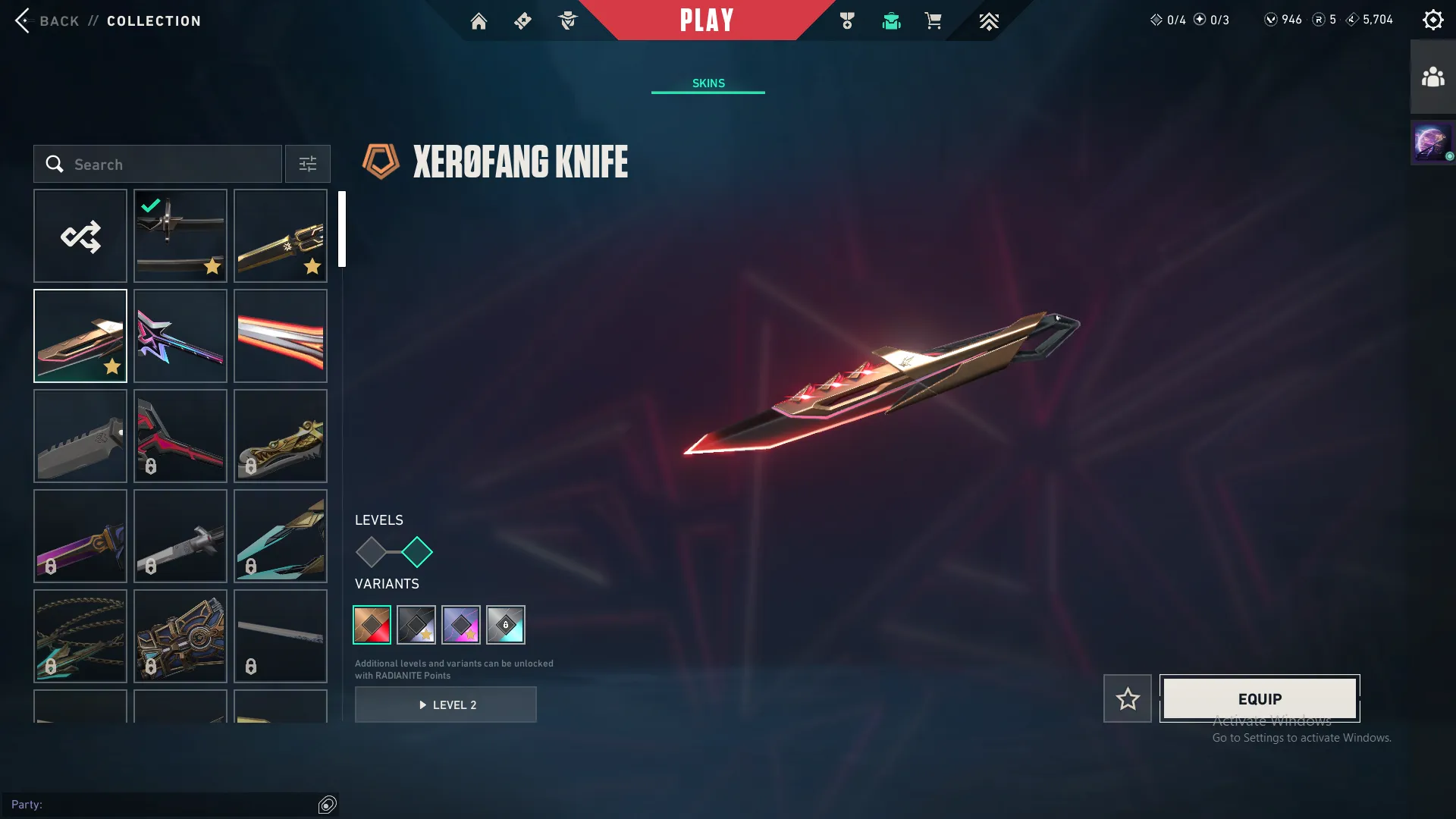Click the Battlepass icon in top navigation
This screenshot has width=1456, height=819.
point(522,20)
